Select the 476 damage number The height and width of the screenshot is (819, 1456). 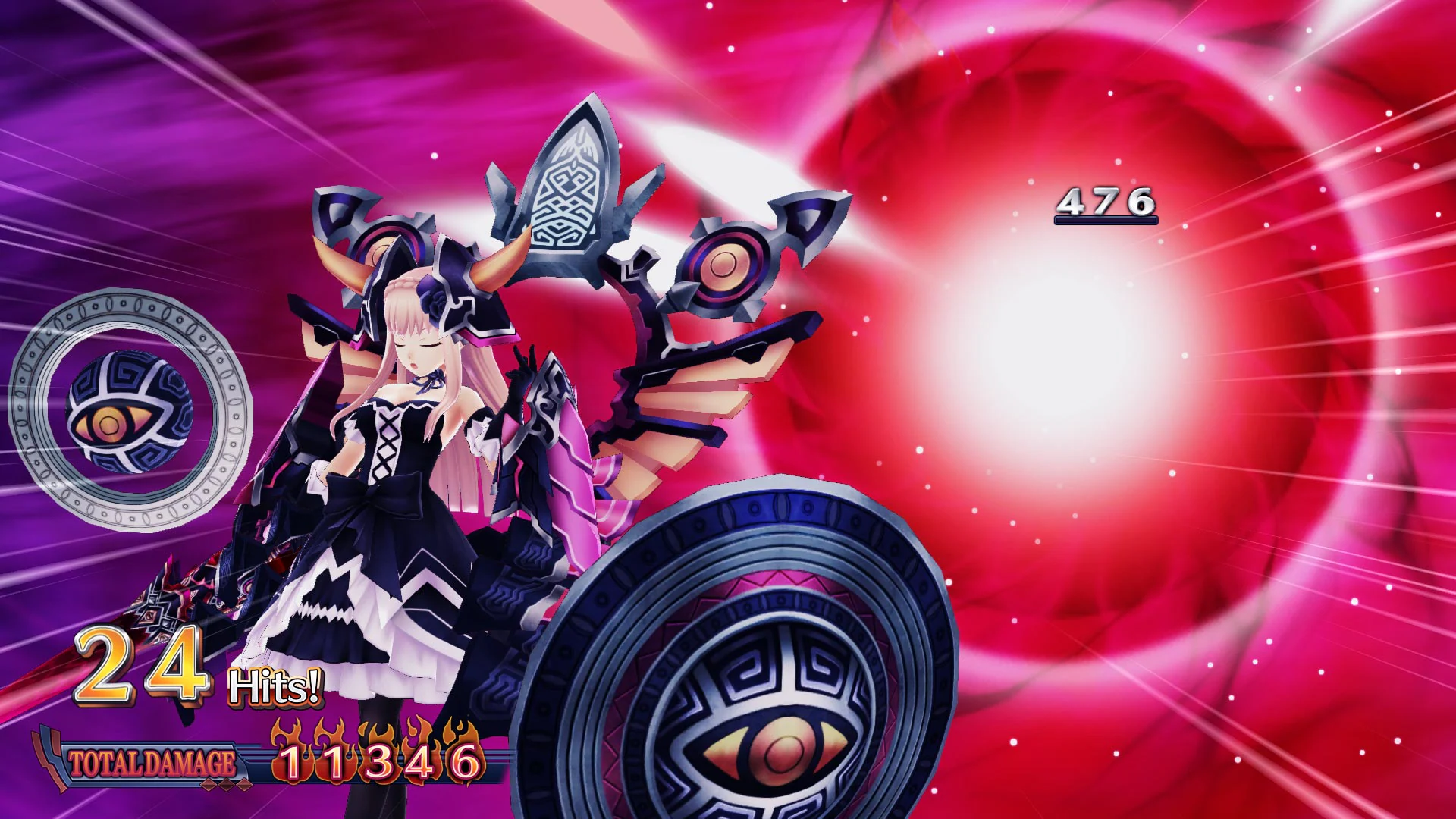click(x=1107, y=201)
